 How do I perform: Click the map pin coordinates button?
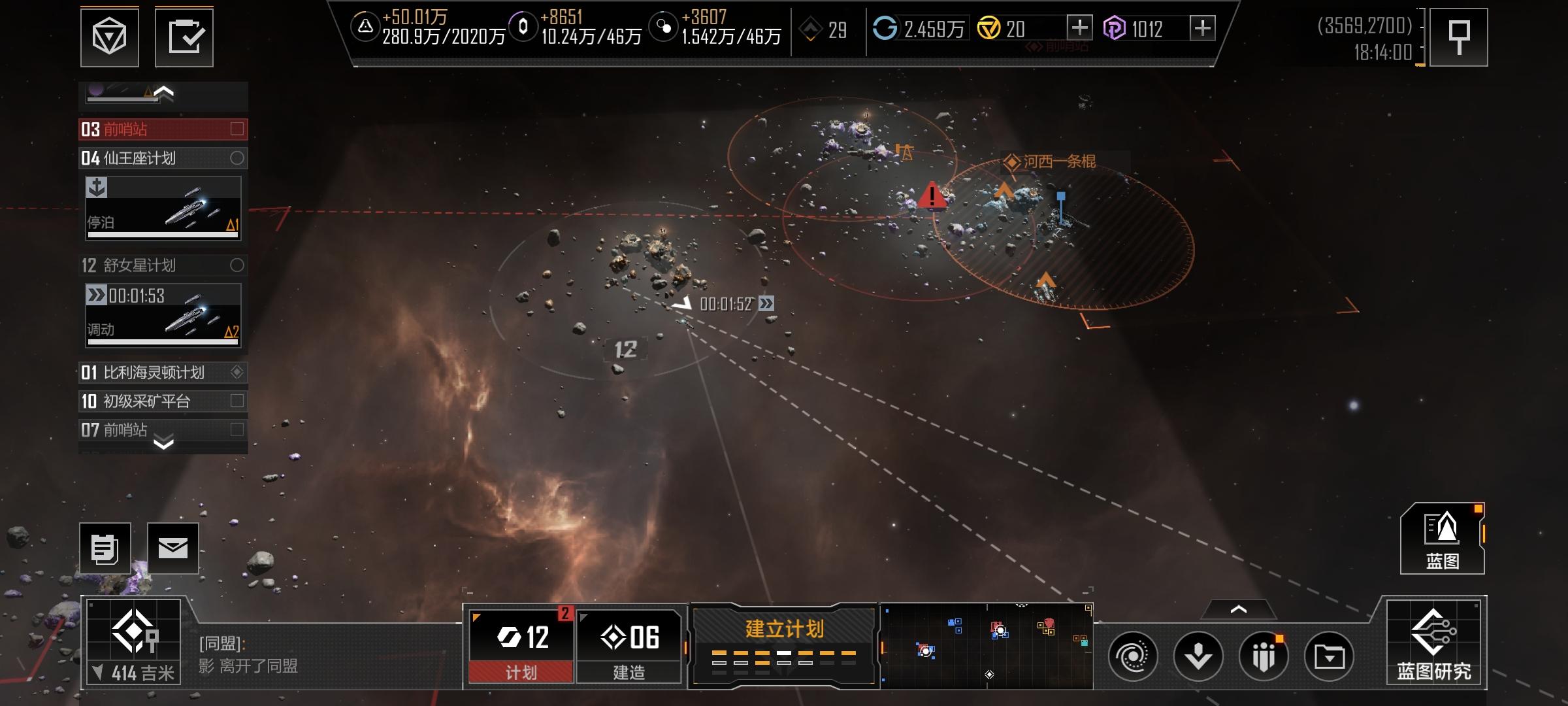click(x=1458, y=37)
